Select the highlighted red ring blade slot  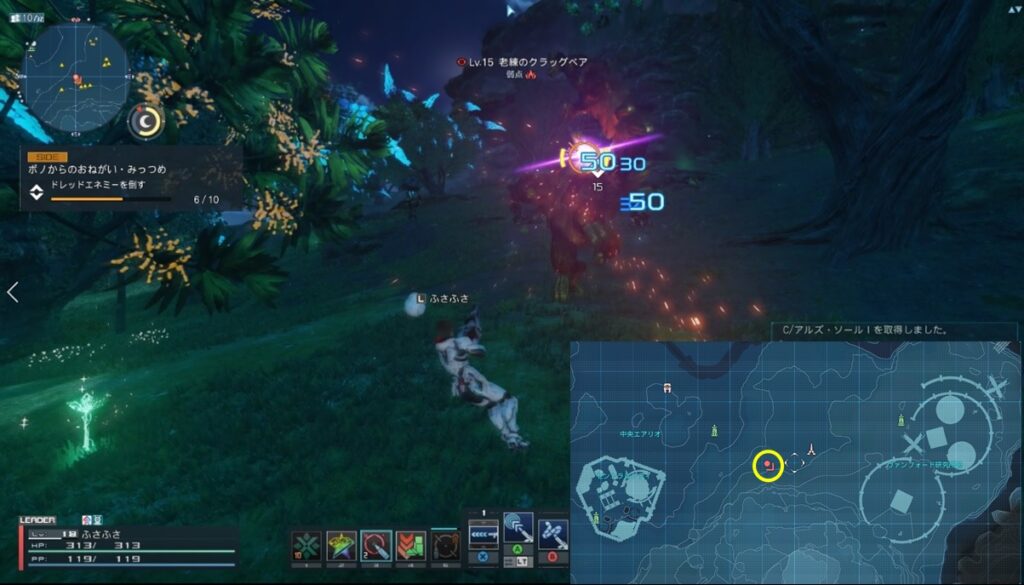coord(376,546)
